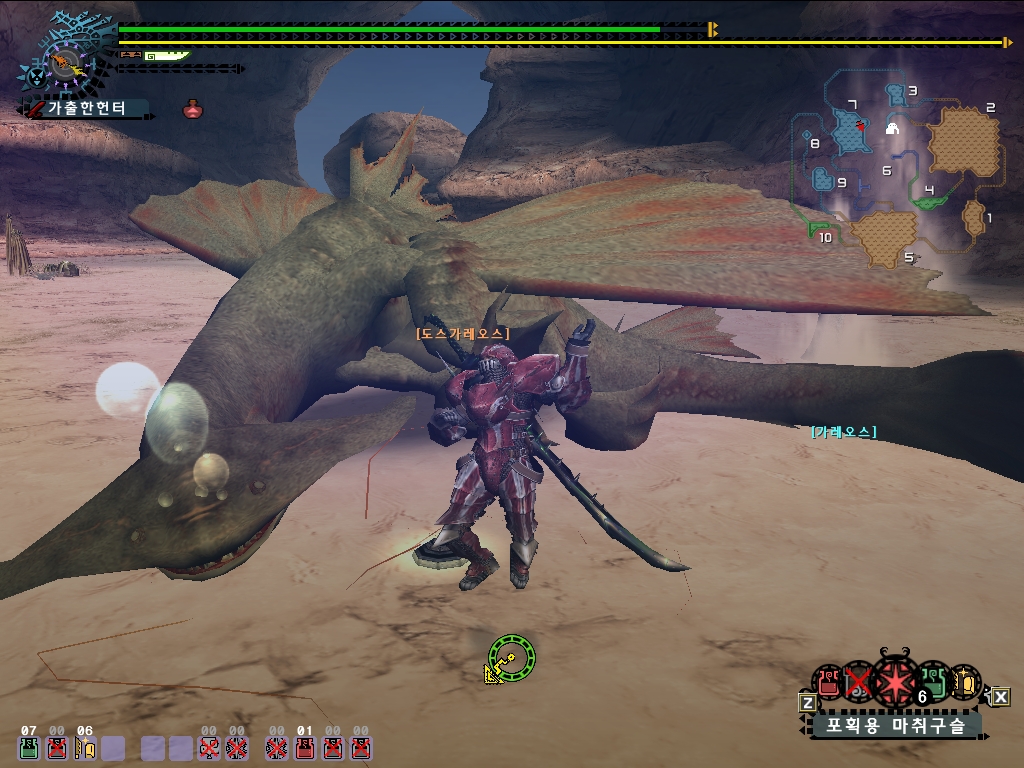
Task: Select area 7 on the minimap
Action: tap(851, 130)
